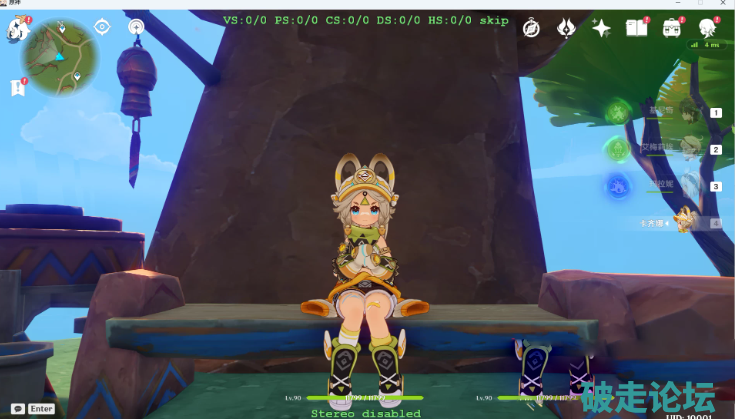The height and width of the screenshot is (419, 735).
Task: Click the crosshair target icon beside the minimap
Action: tap(103, 27)
